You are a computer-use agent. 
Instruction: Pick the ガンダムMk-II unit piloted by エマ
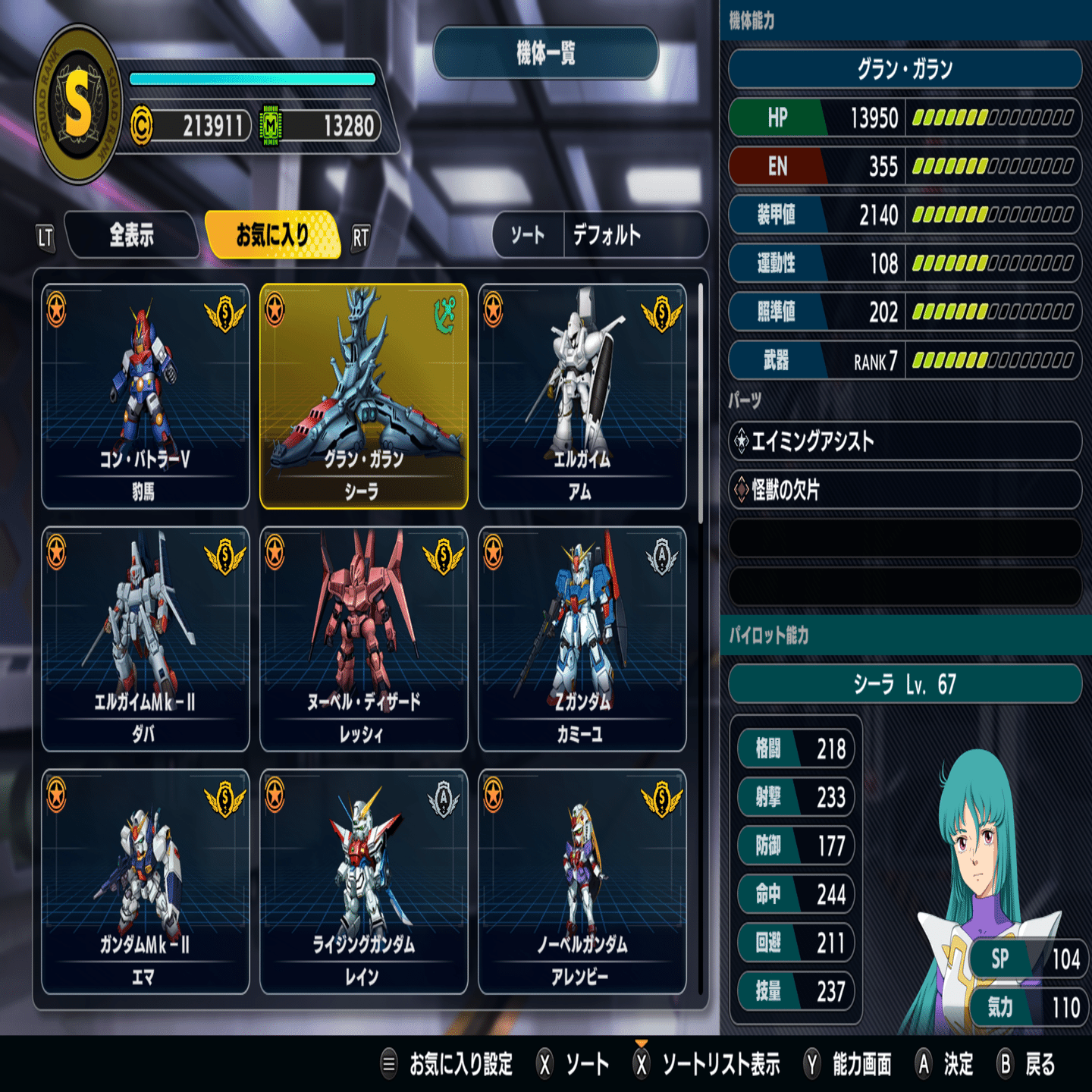click(x=146, y=881)
